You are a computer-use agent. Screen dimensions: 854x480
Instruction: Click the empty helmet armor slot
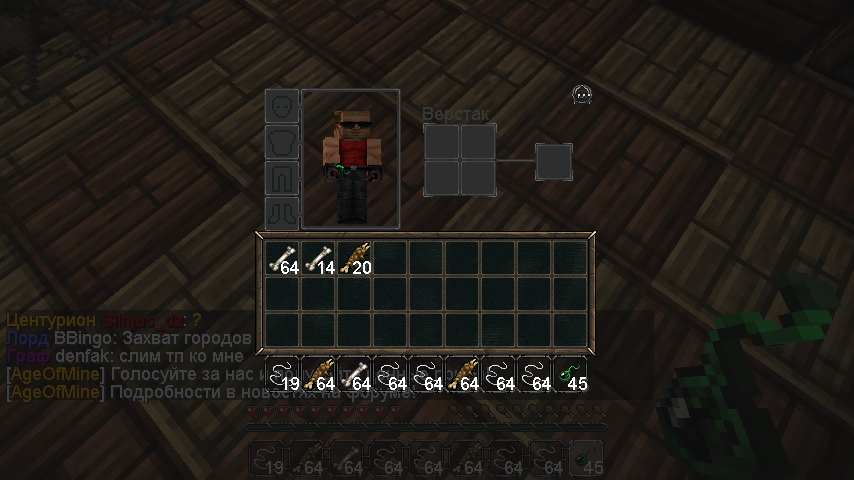point(282,106)
